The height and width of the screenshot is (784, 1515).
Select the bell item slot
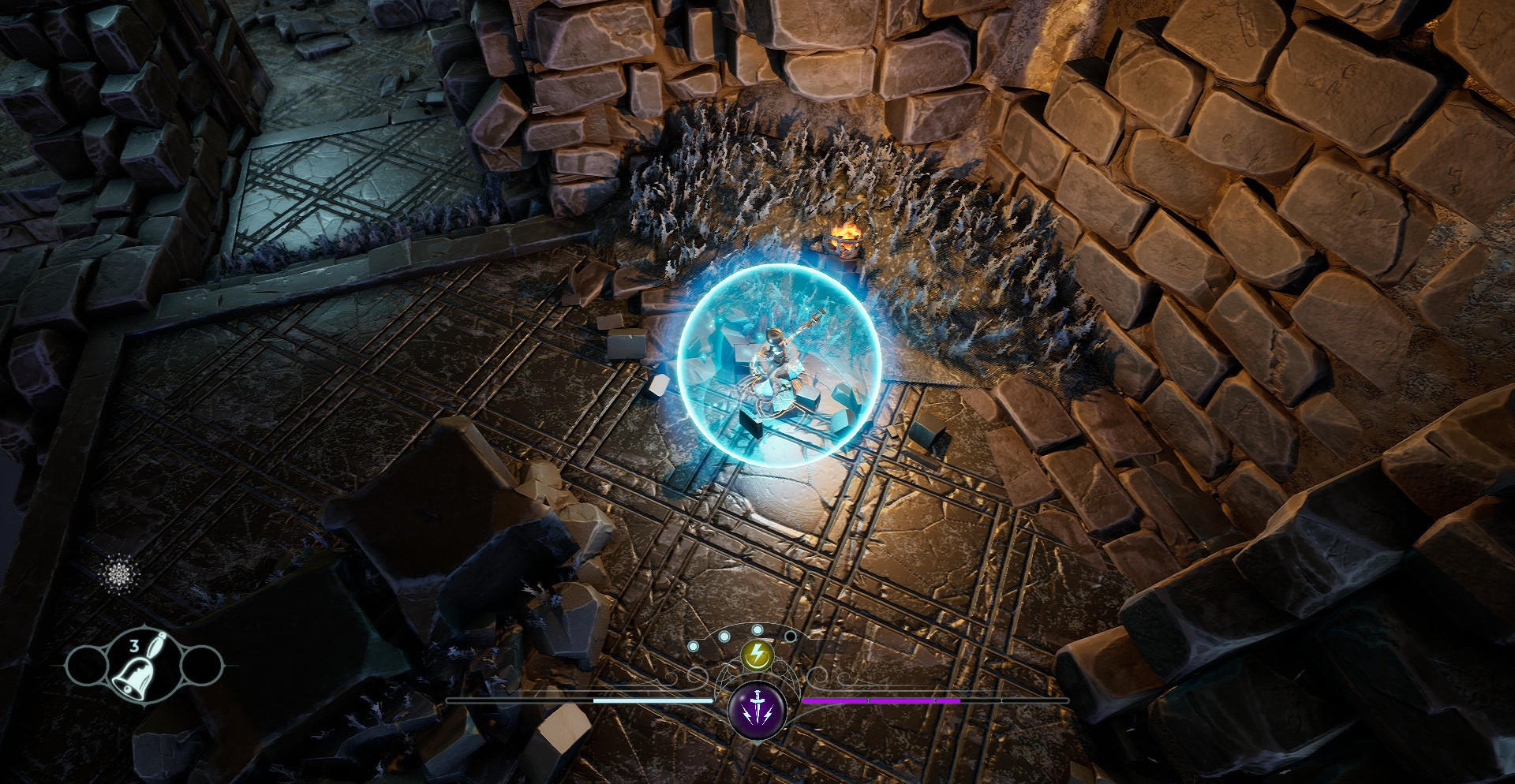[133, 667]
